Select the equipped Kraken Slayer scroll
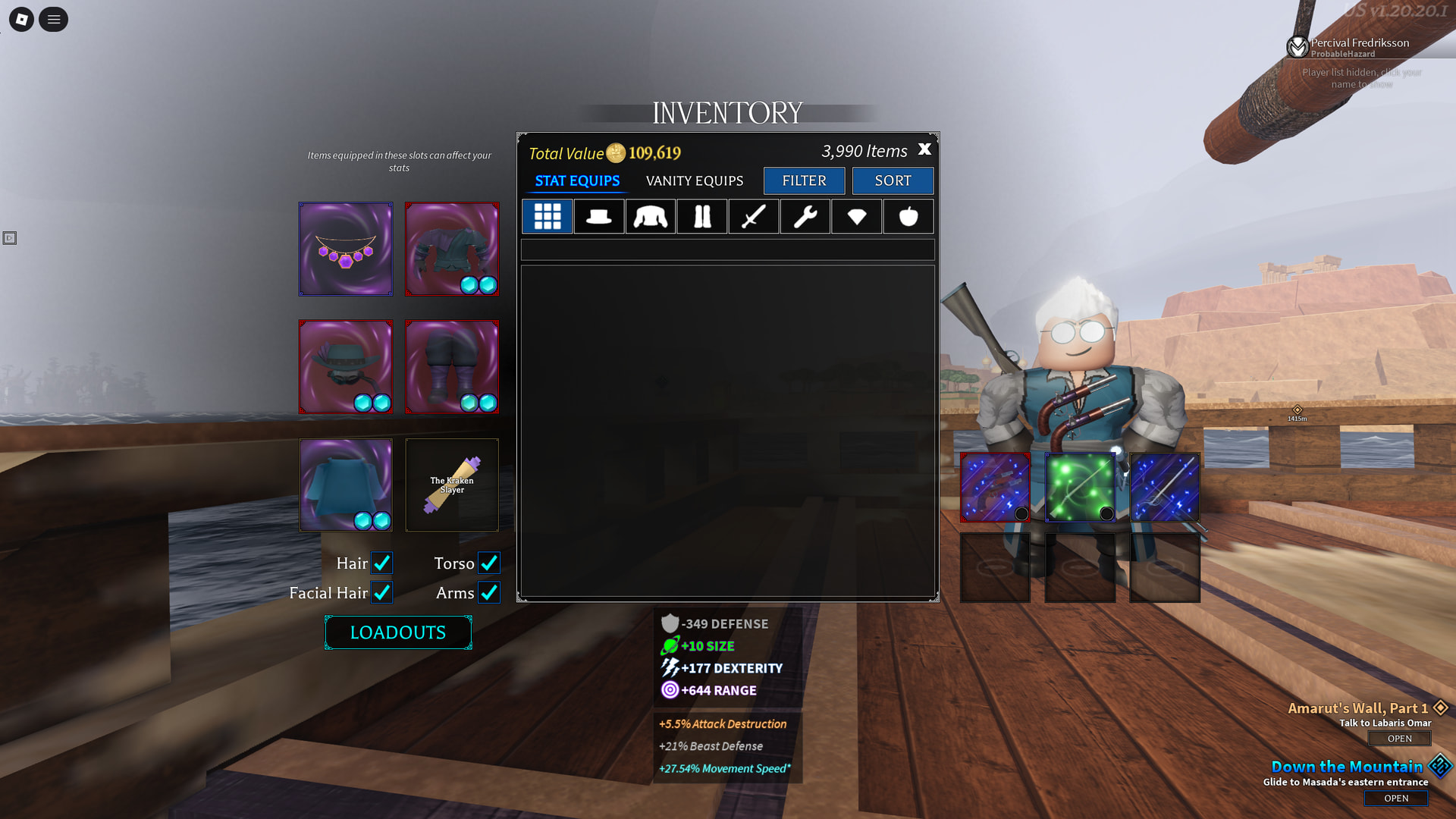 (x=451, y=485)
